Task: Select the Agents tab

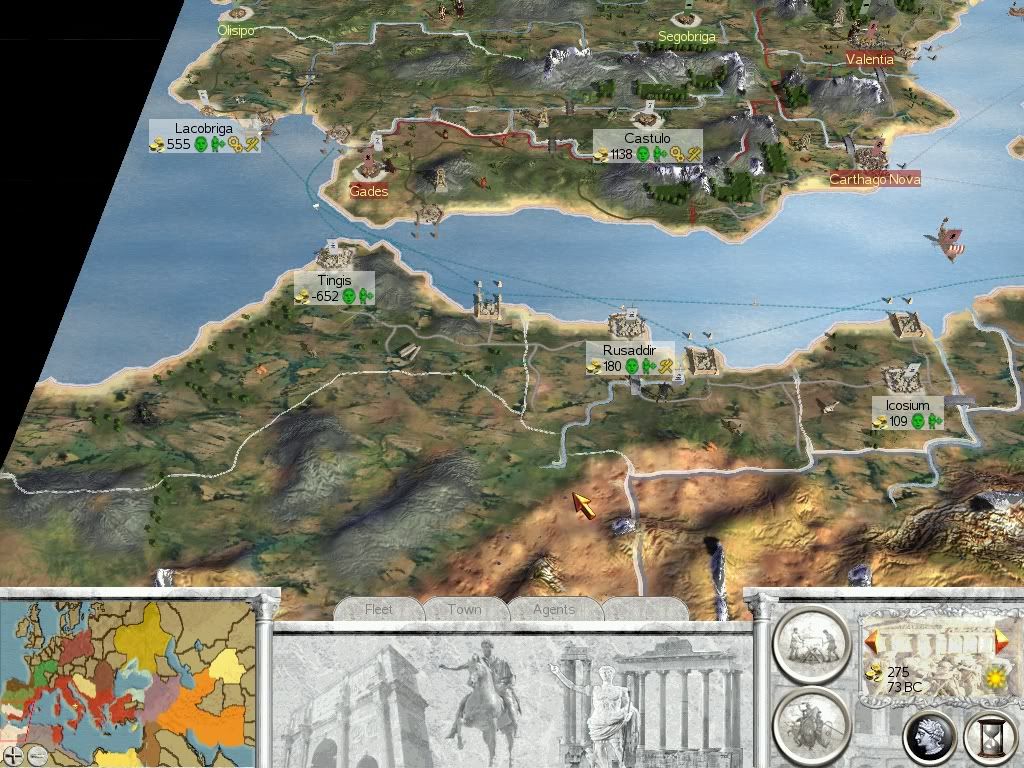Action: [553, 609]
